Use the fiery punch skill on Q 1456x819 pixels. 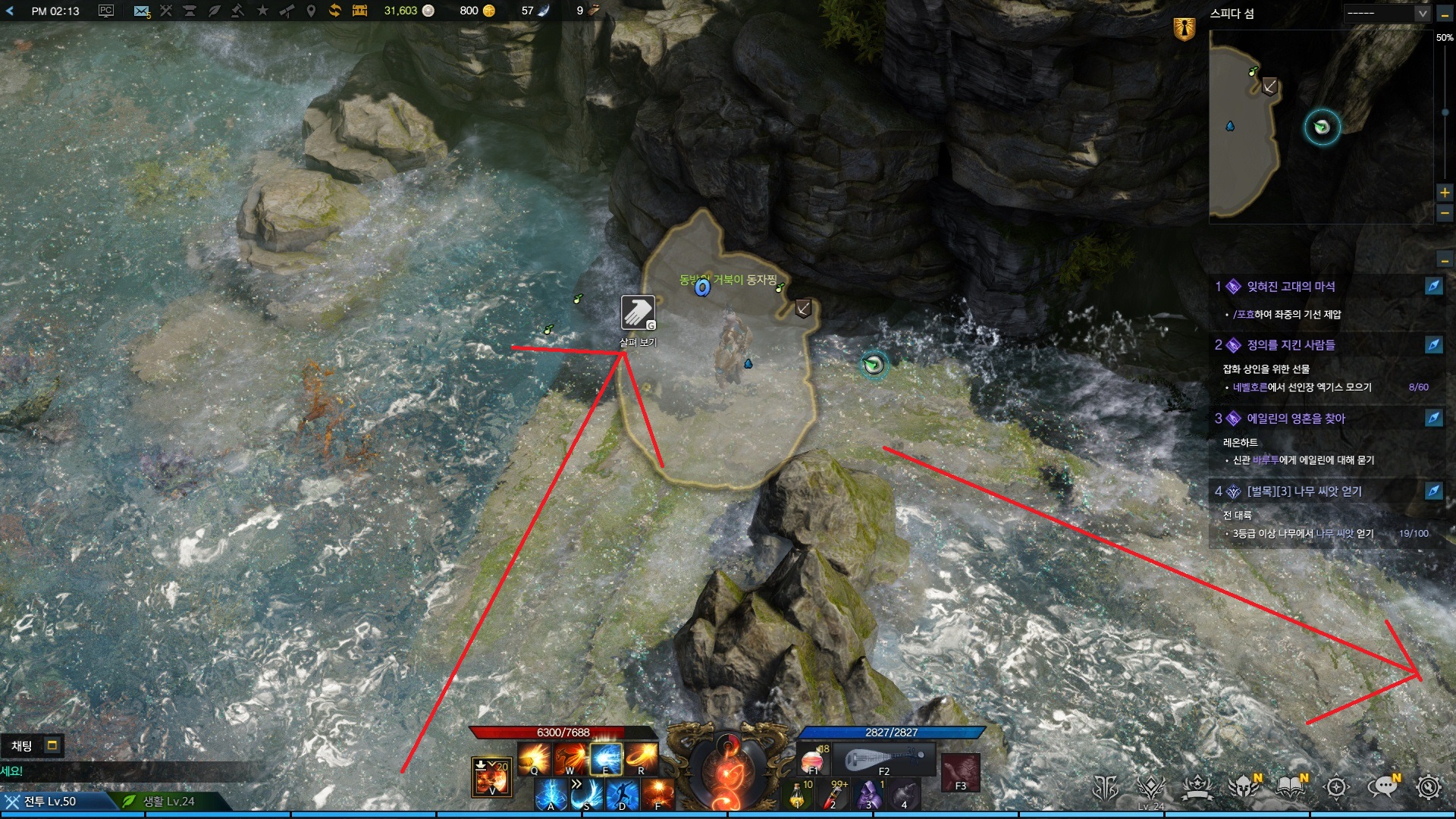pos(535,758)
